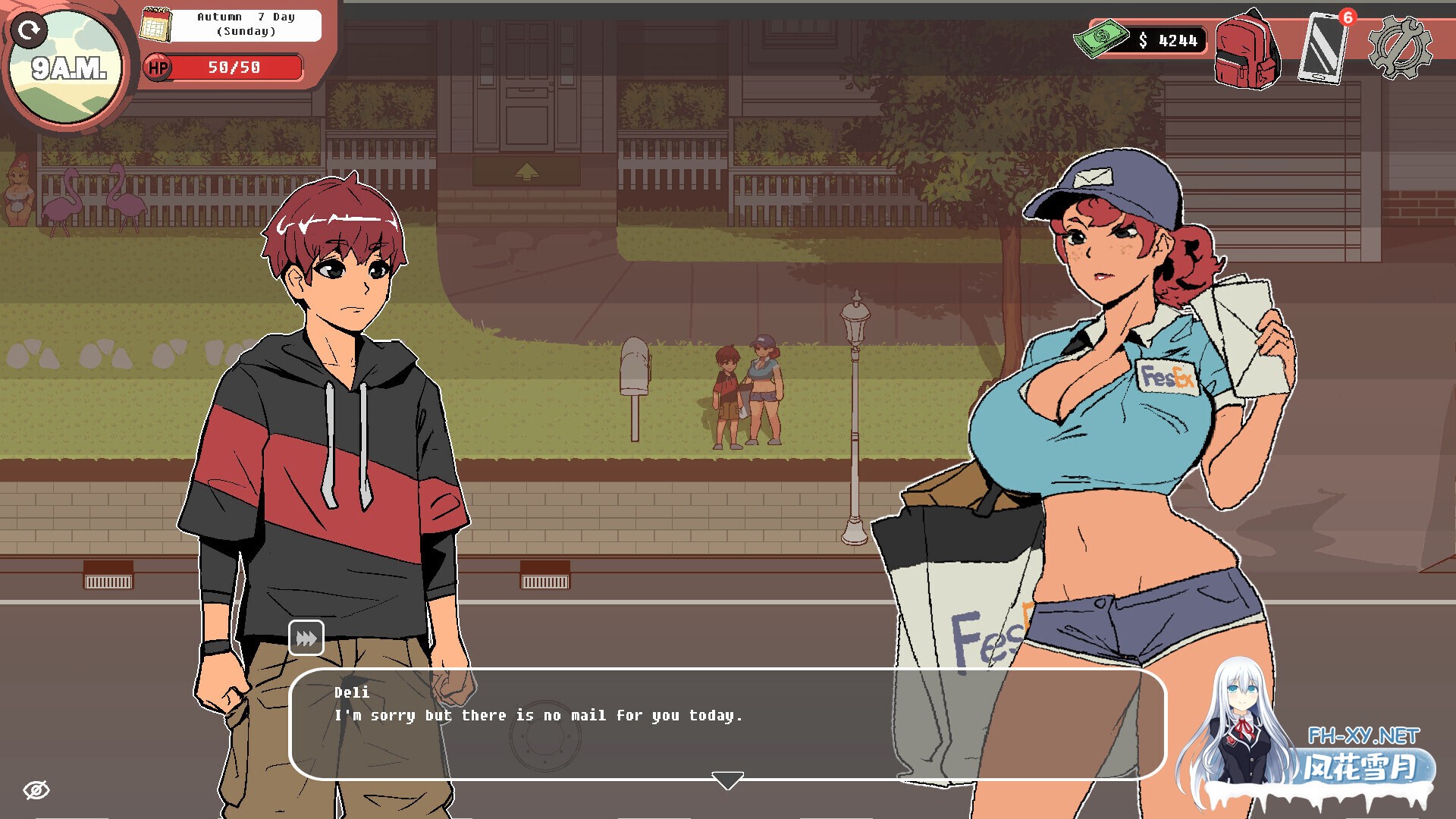Screen dimensions: 1456x819
Task: Continue Deli's dialogue text box
Action: tap(726, 723)
